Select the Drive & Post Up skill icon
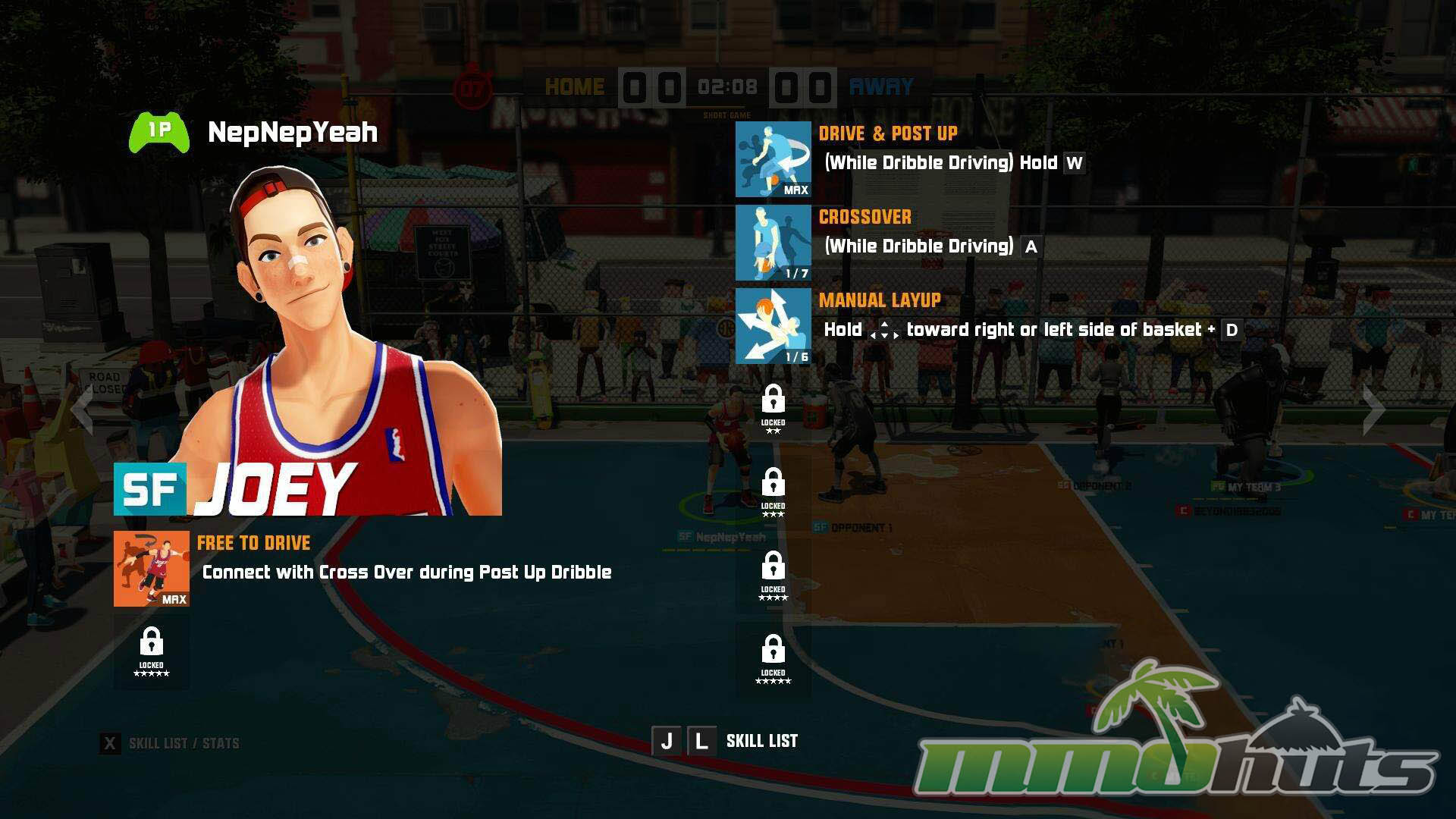Viewport: 1456px width, 819px height. tap(773, 159)
